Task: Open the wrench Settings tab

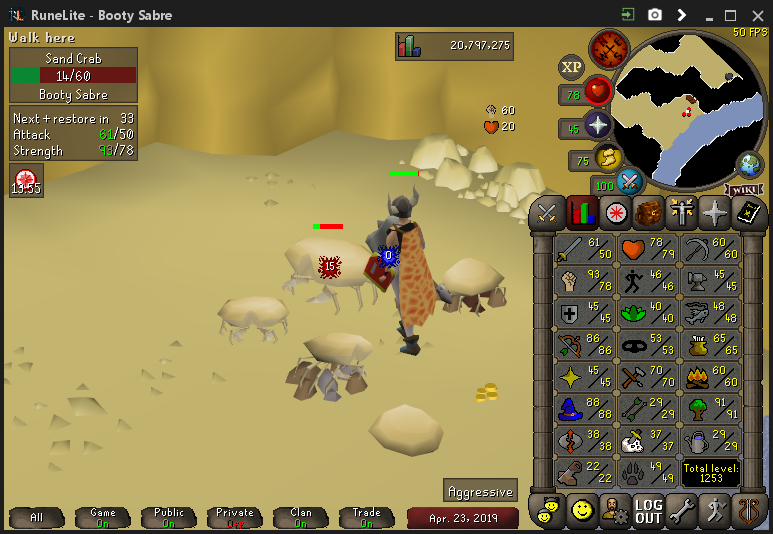Action: coord(683,511)
